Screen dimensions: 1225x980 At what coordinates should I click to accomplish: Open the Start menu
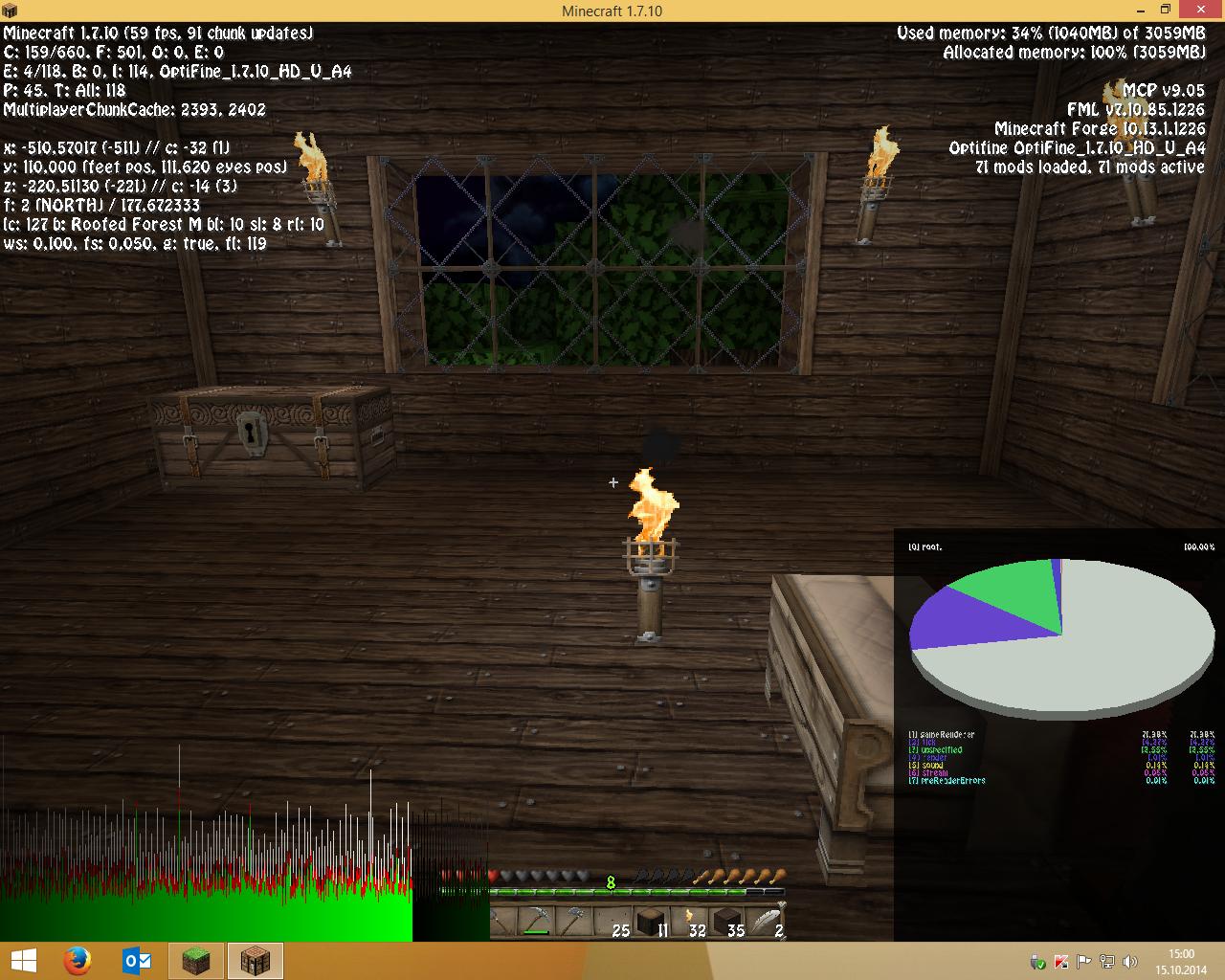pos(23,961)
